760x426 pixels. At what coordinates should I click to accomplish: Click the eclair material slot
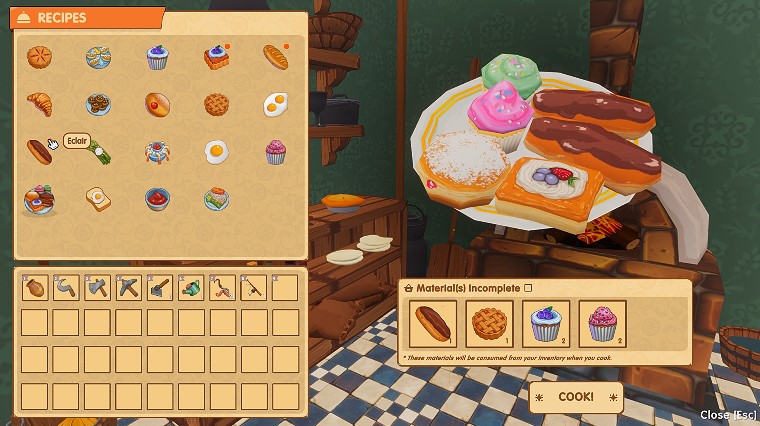434,324
